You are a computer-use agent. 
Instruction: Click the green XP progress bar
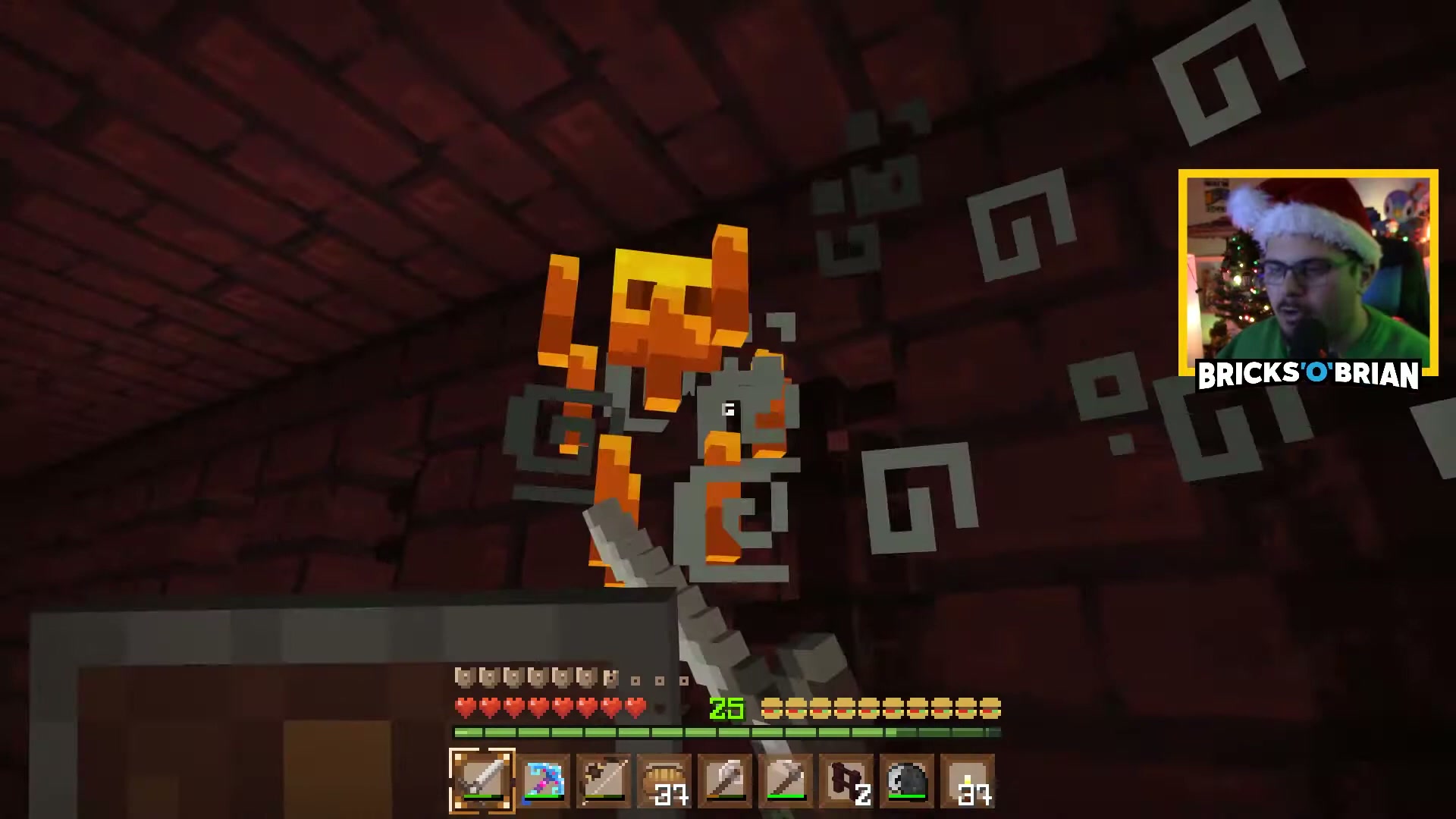[724, 732]
